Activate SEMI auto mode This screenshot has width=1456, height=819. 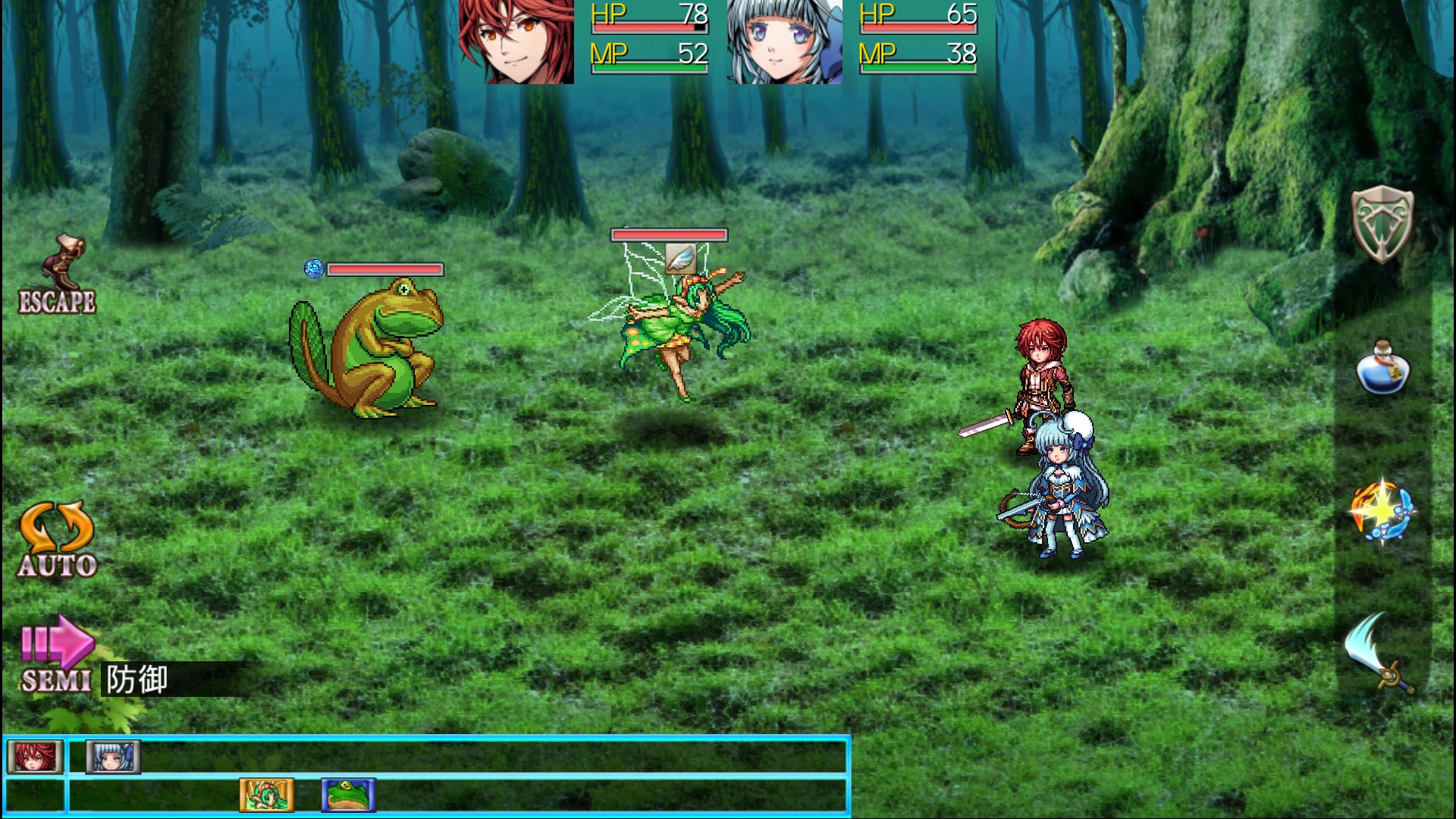[57, 654]
